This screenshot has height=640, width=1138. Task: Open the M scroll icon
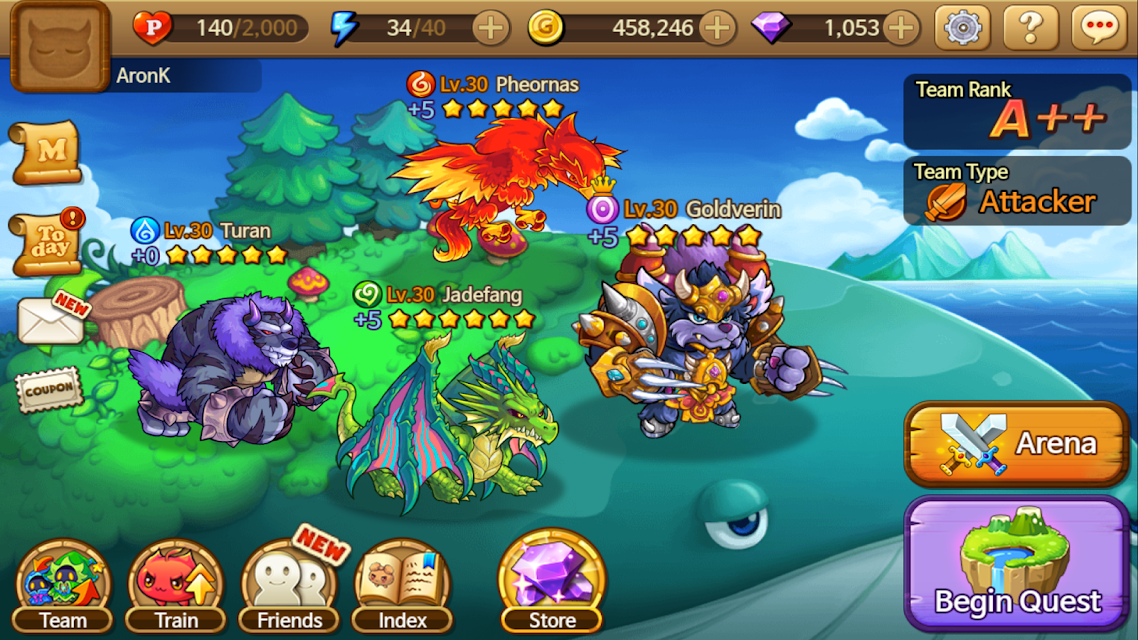coord(46,152)
